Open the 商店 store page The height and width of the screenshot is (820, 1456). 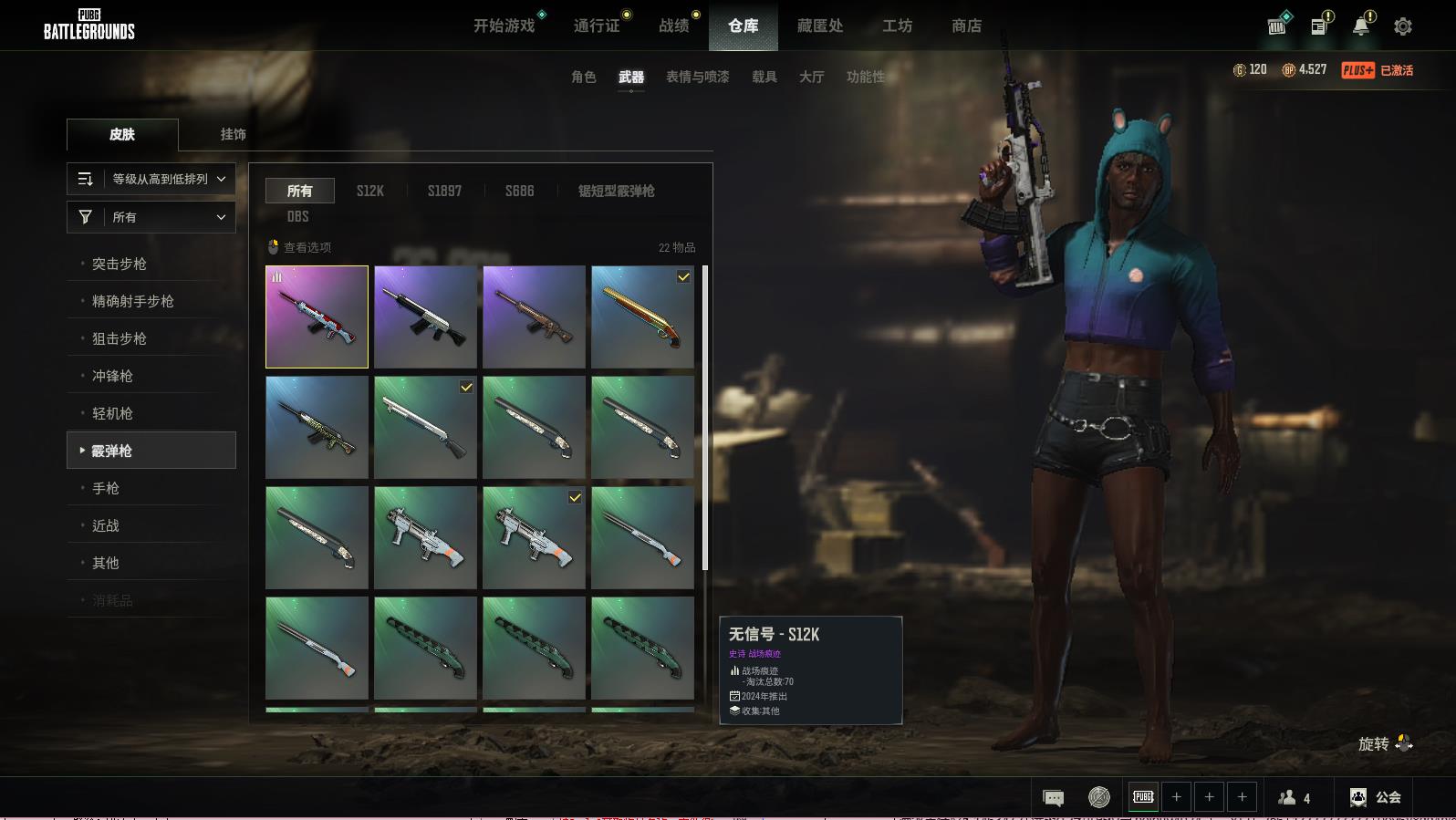click(966, 26)
